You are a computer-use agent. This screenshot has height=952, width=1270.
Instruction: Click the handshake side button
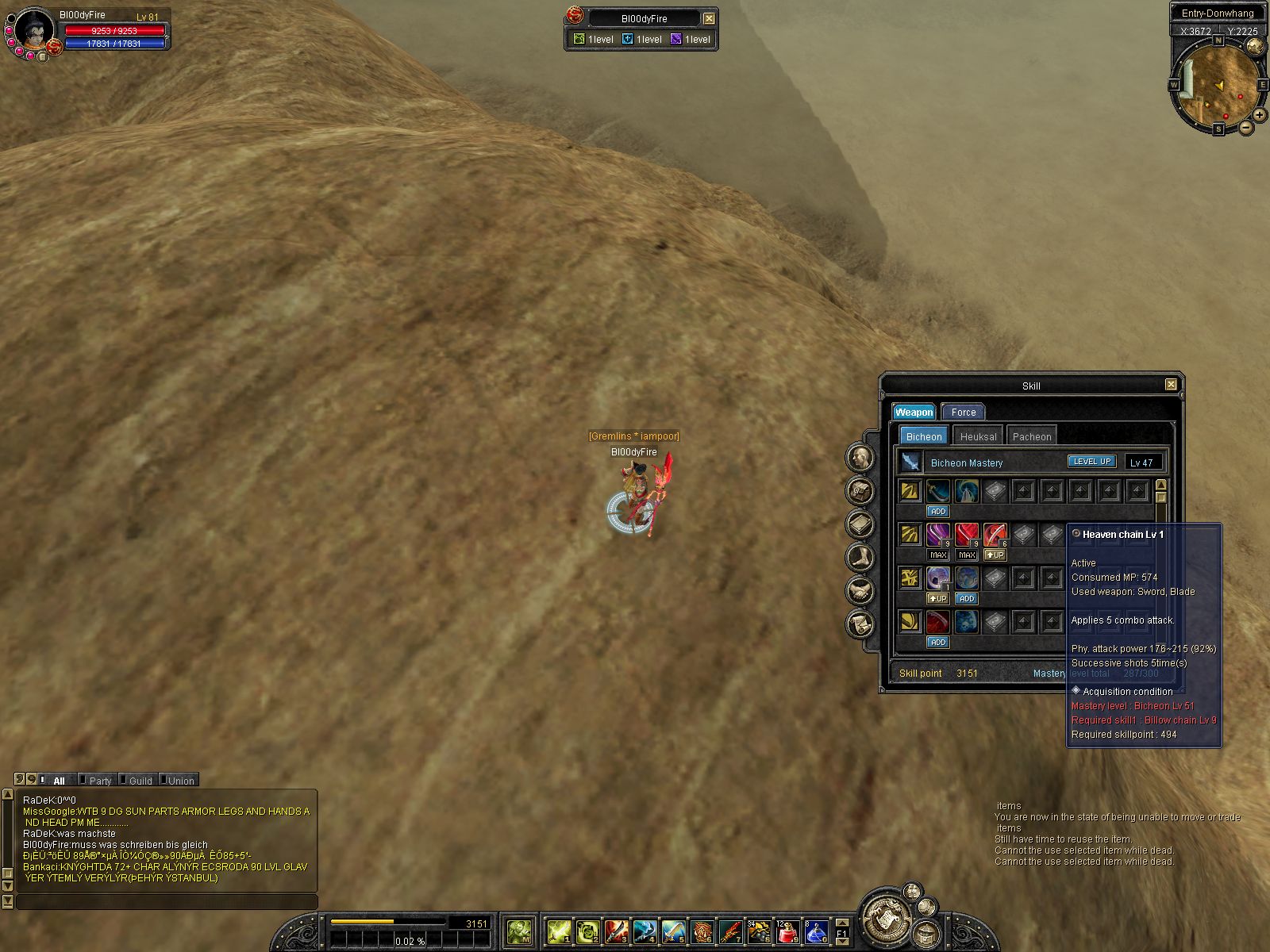click(x=860, y=590)
